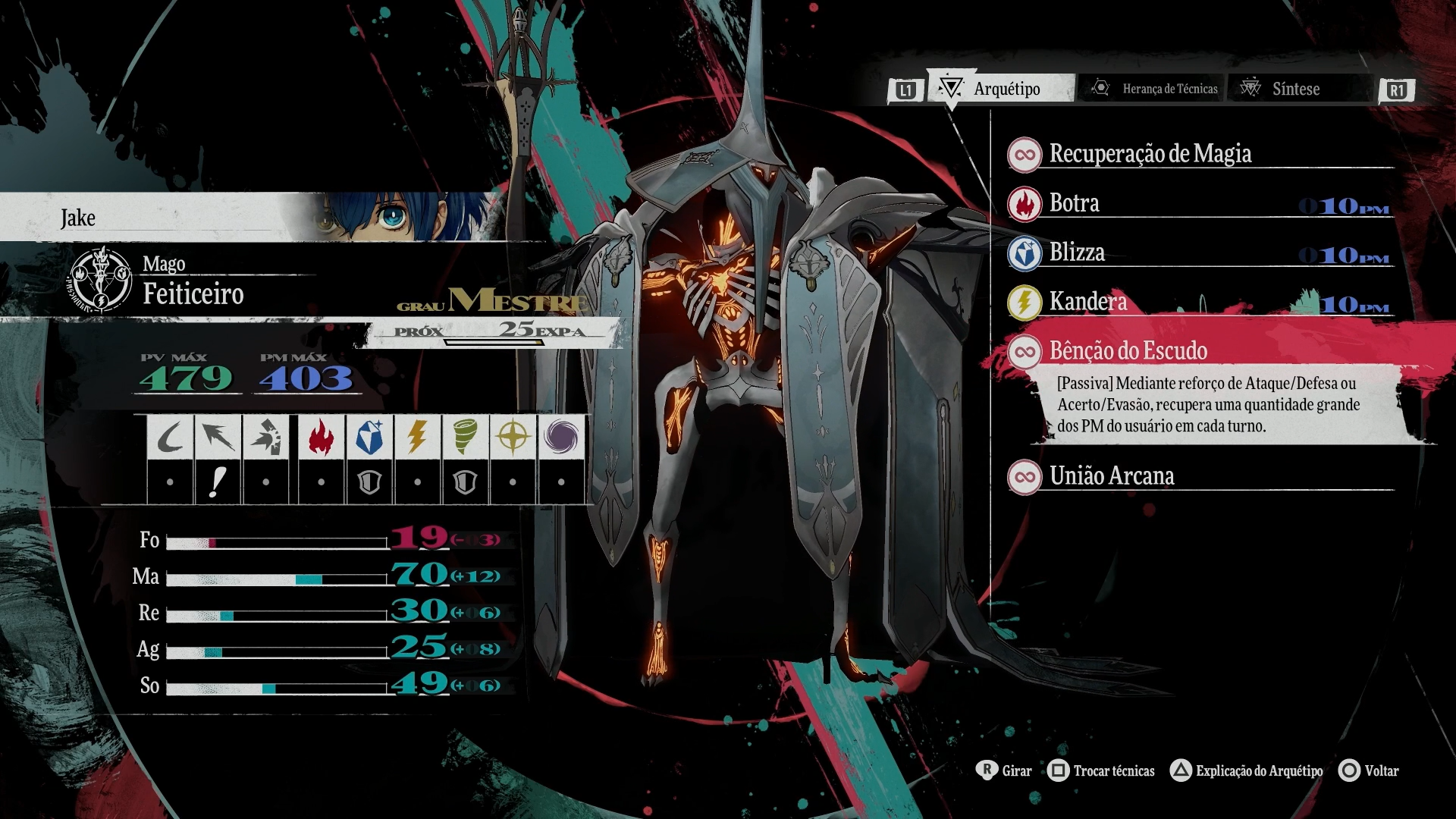The height and width of the screenshot is (819, 1456).
Task: Click the Jake character name banner
Action: [x=79, y=218]
